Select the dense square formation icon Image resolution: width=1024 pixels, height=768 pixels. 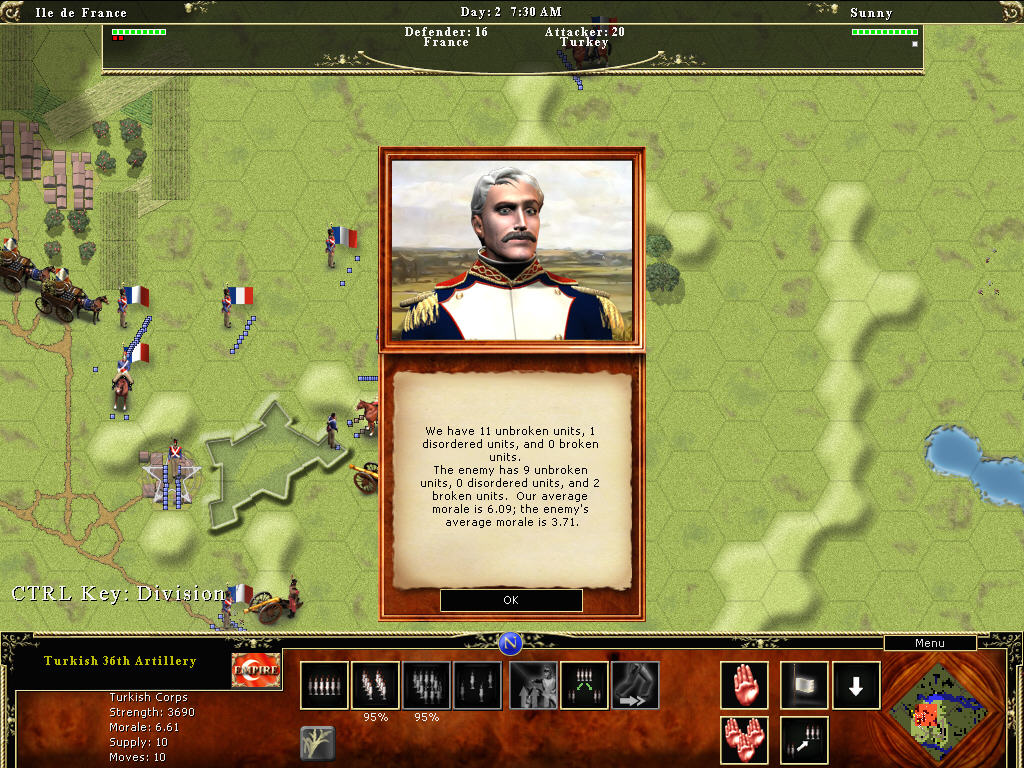[x=426, y=685]
